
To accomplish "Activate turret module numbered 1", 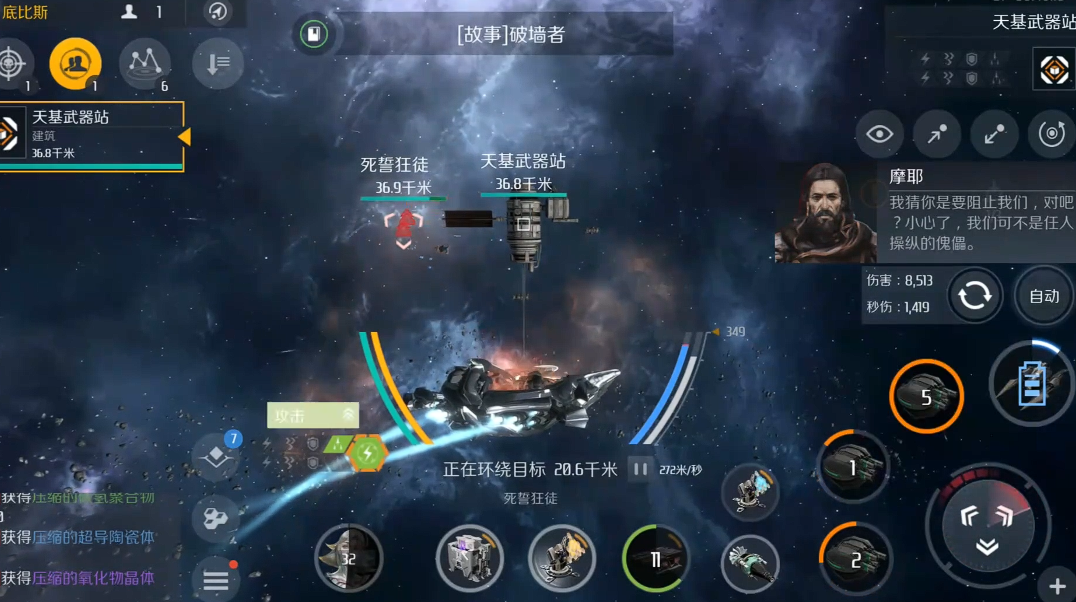I will 852,467.
